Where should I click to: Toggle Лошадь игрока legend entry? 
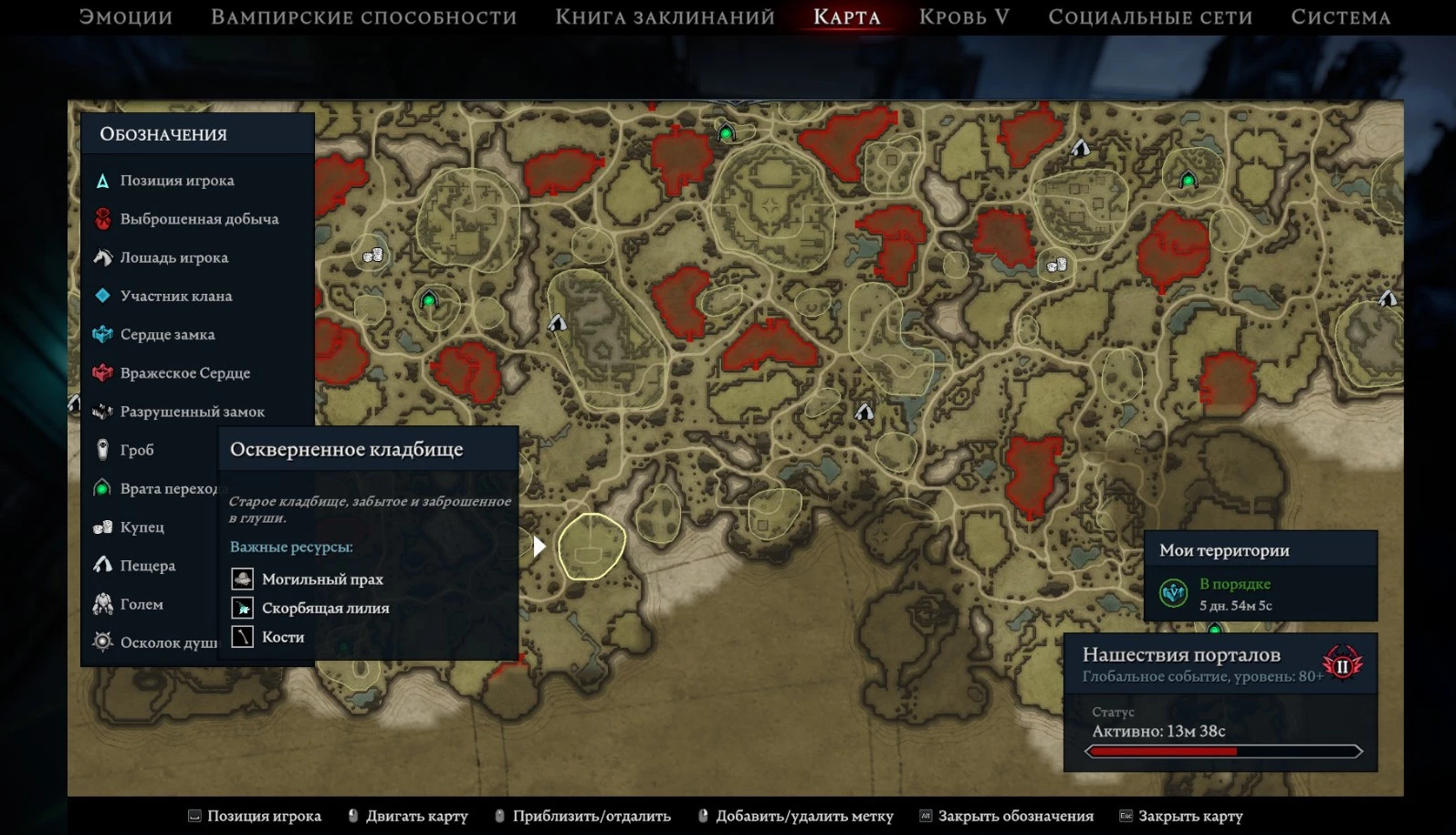point(173,257)
